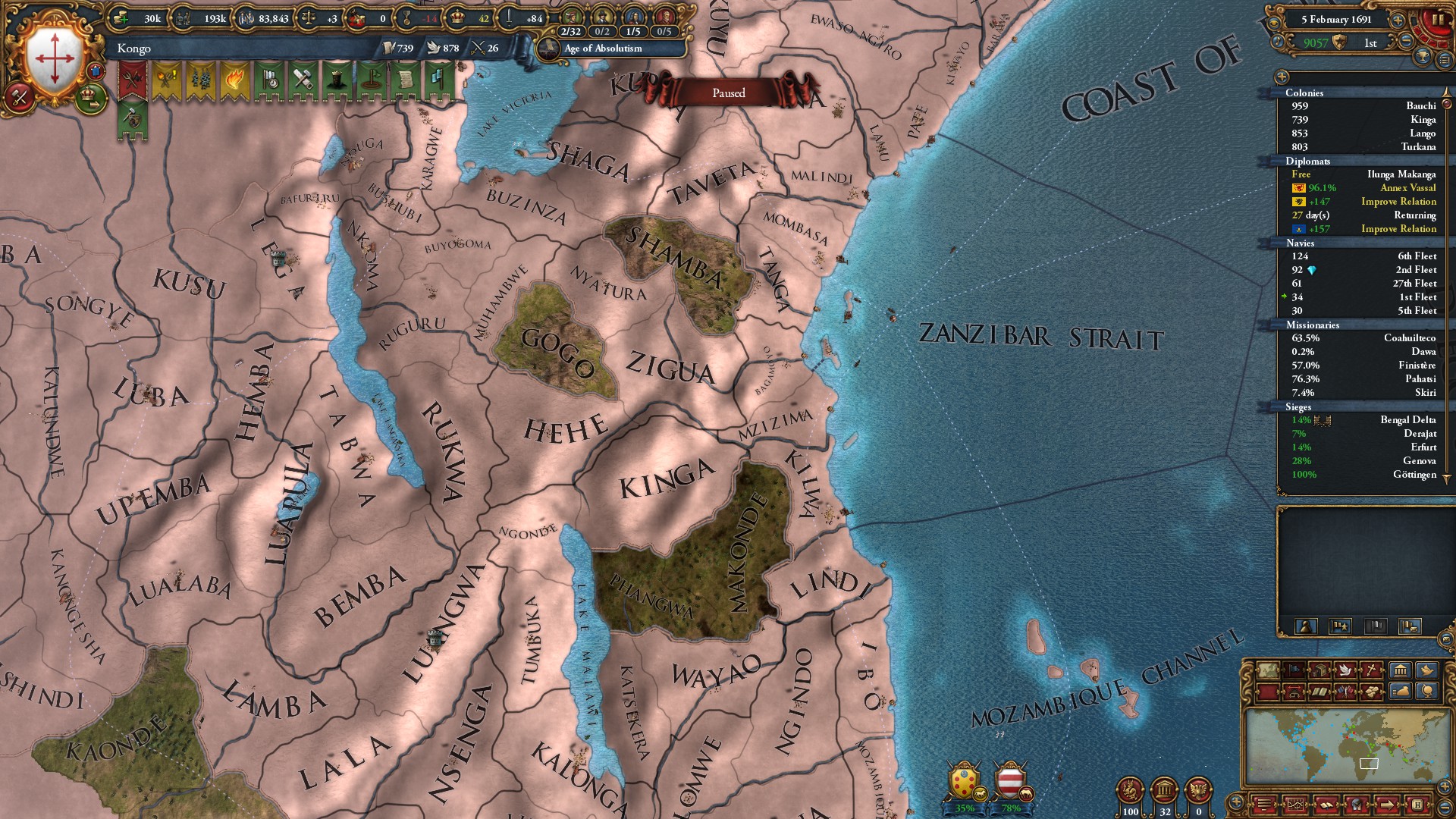Viewport: 1456px width, 819px height.
Task: Click the 78% progress bar under the striped shield
Action: (x=1009, y=808)
